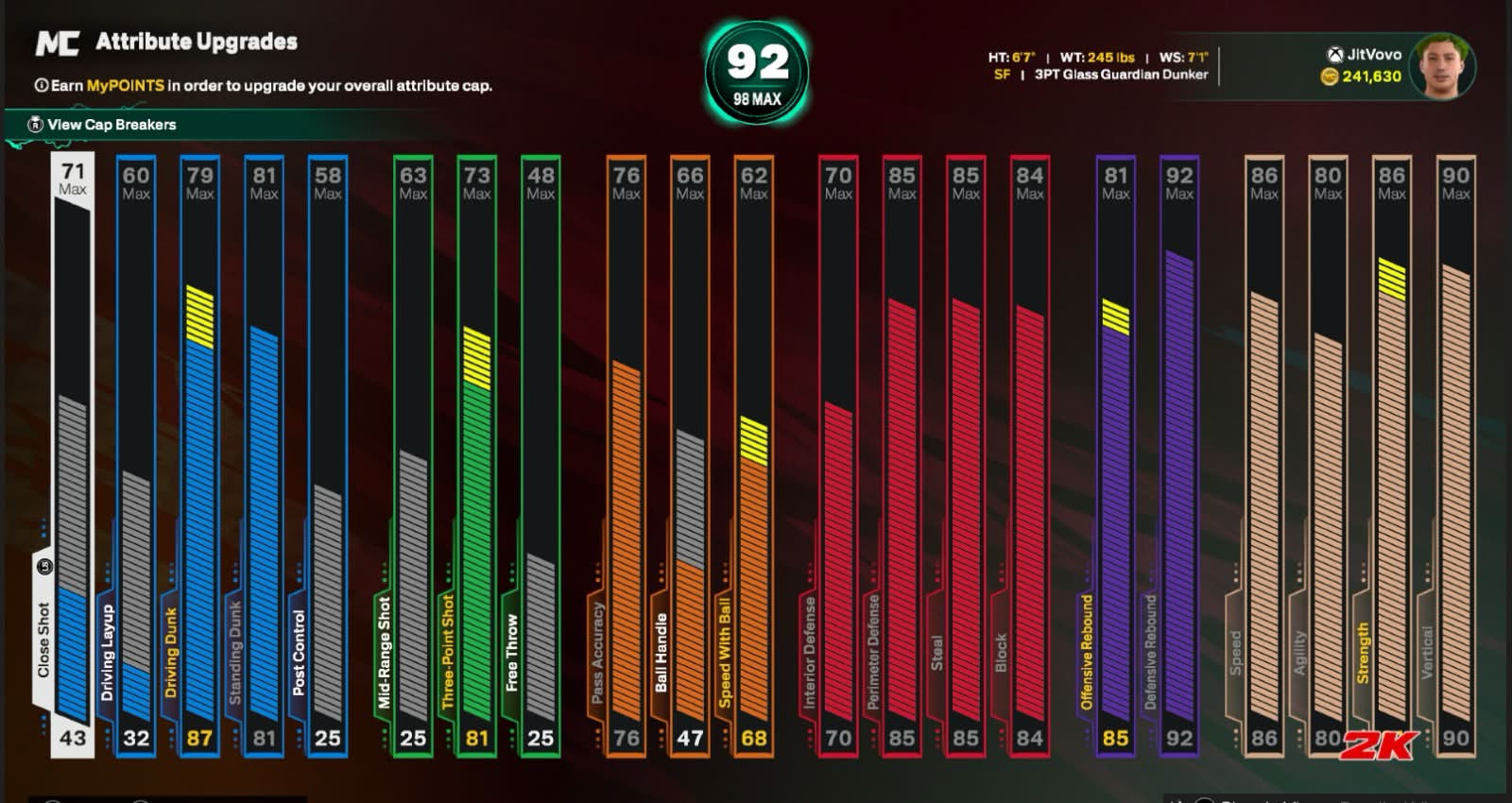Pick the Interior Defense attribute bar
Image resolution: width=1512 pixels, height=803 pixels.
click(x=838, y=453)
